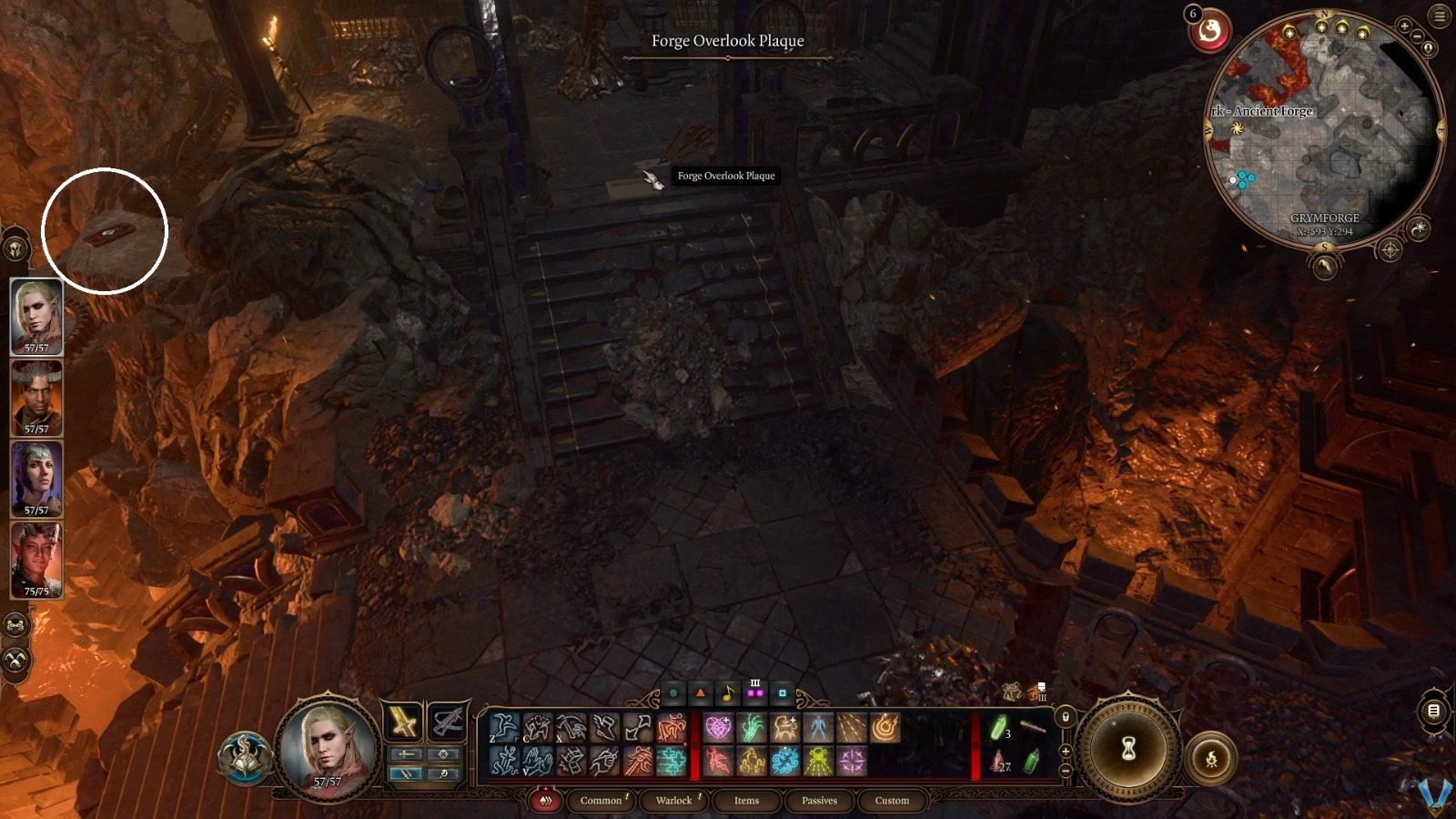
Task: Toggle the hotbar lock padlock
Action: pos(1065,716)
